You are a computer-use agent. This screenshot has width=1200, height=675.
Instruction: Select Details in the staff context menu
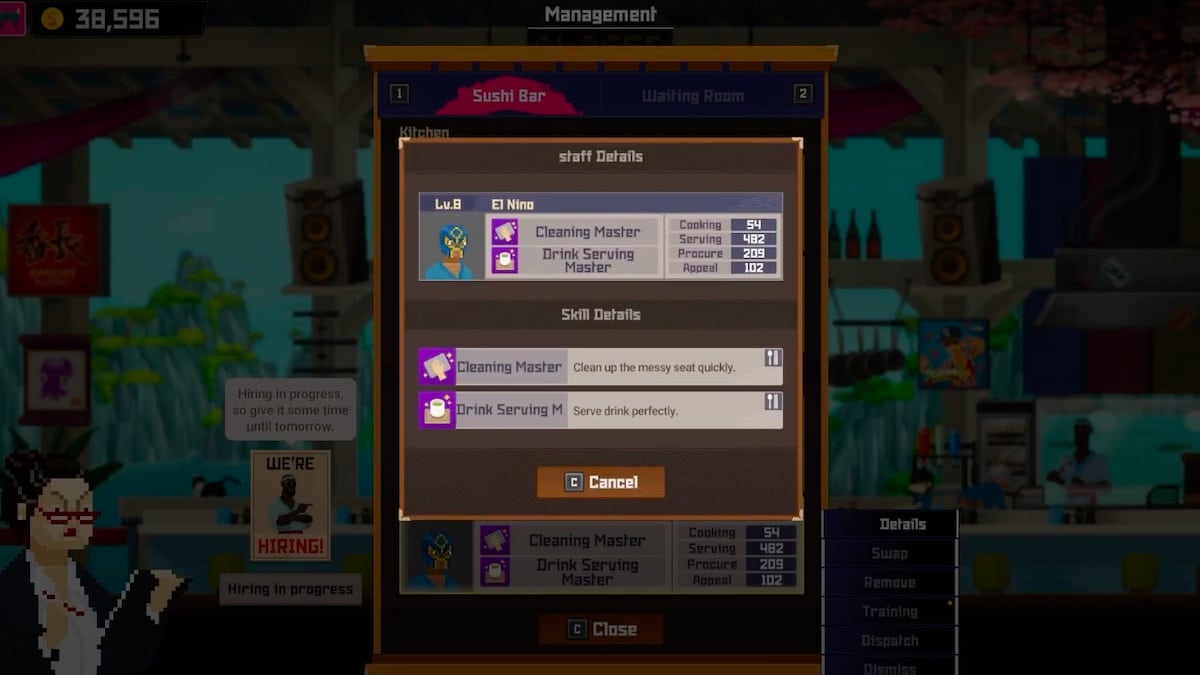click(890, 524)
